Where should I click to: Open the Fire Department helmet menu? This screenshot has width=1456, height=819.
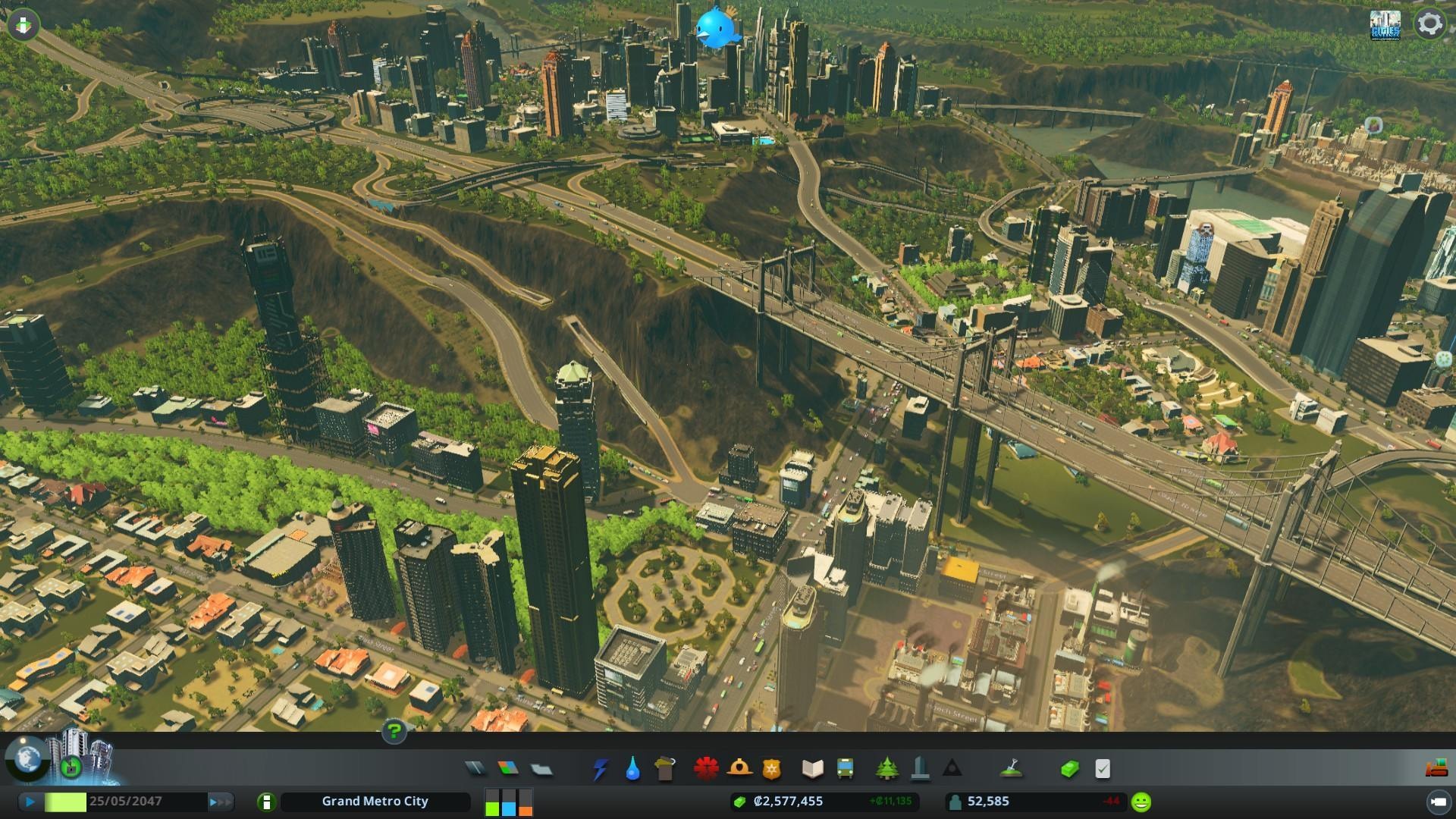tap(739, 769)
